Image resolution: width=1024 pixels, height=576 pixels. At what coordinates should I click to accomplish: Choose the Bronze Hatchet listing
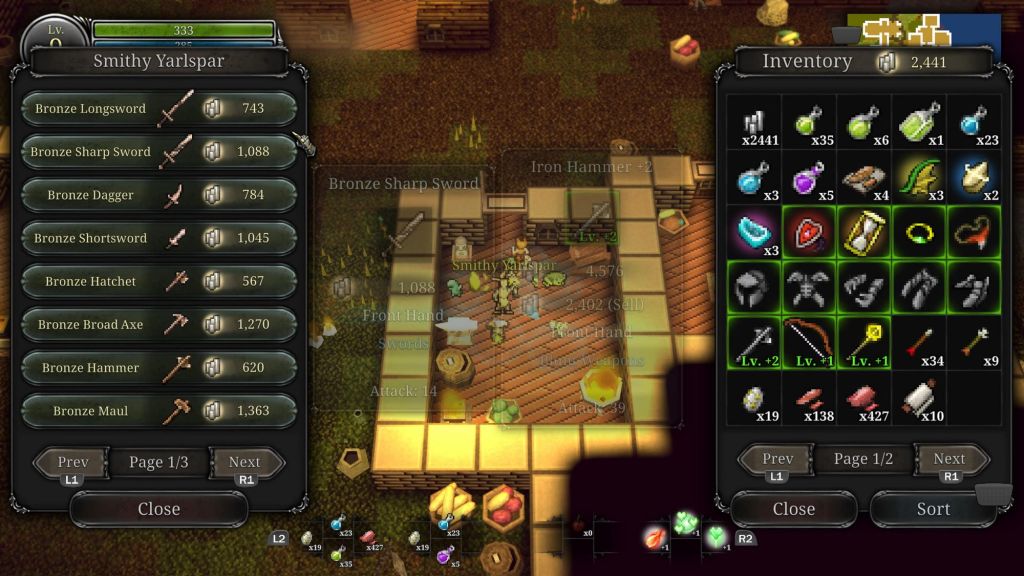[159, 282]
